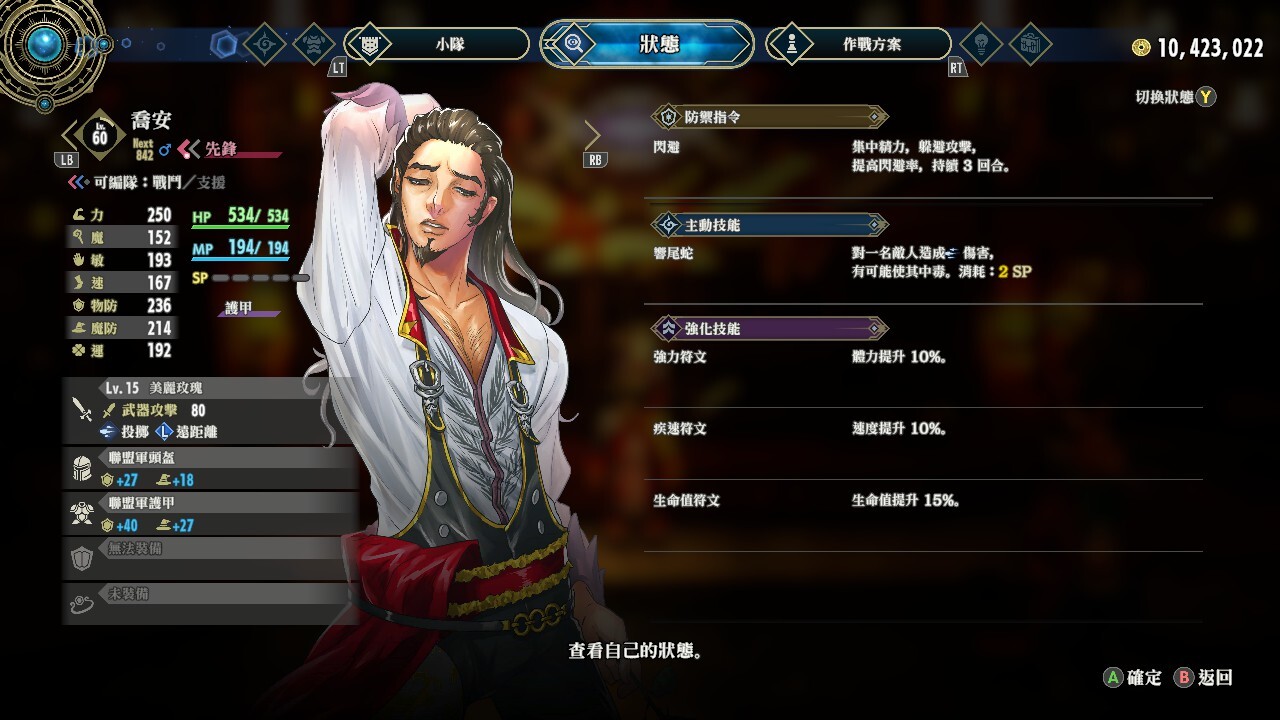
Task: Select the 生命值符文 rune skill
Action: [x=686, y=500]
